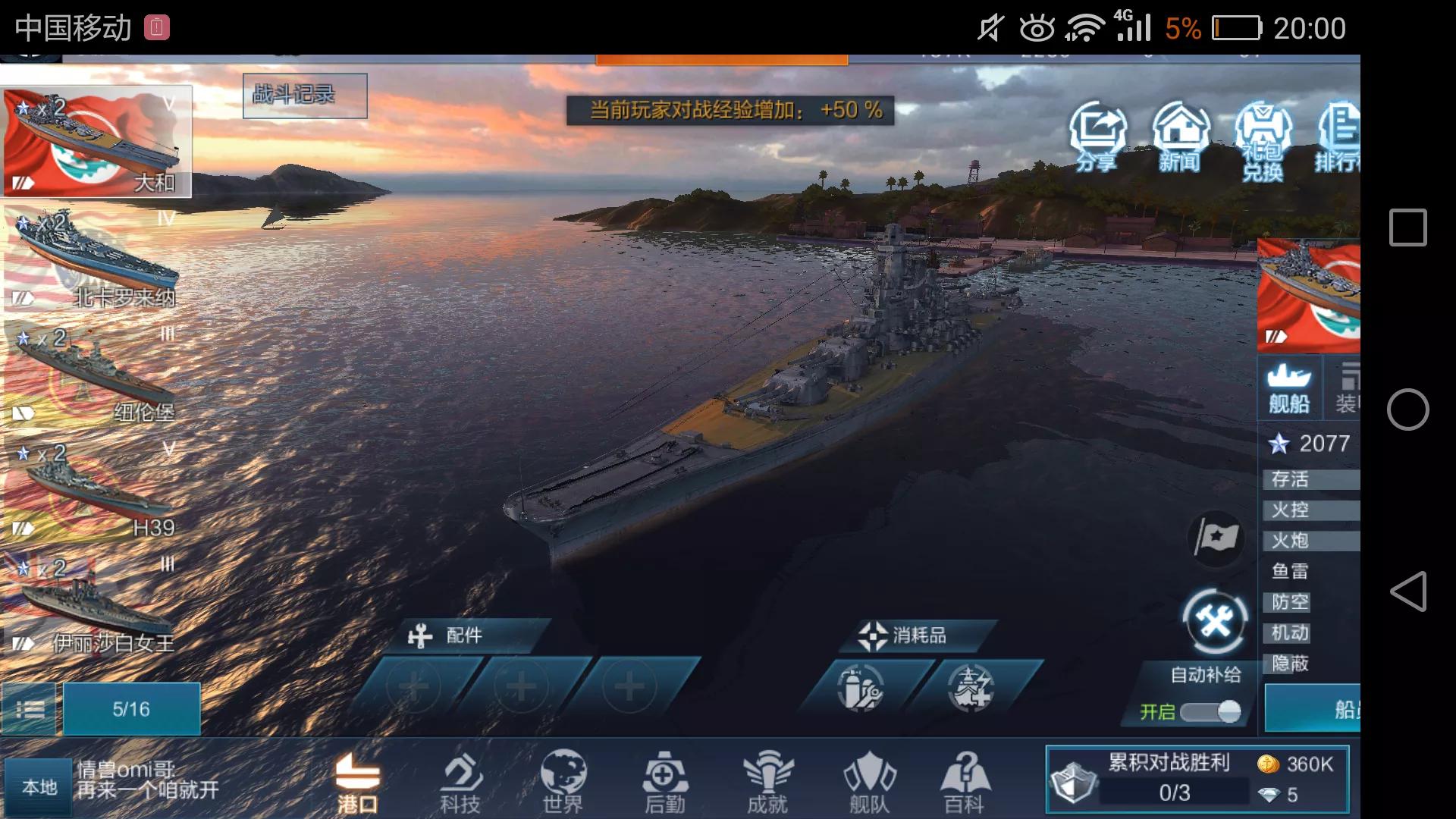Tap the star flag icon
This screenshot has height=819, width=1456.
[x=1216, y=539]
